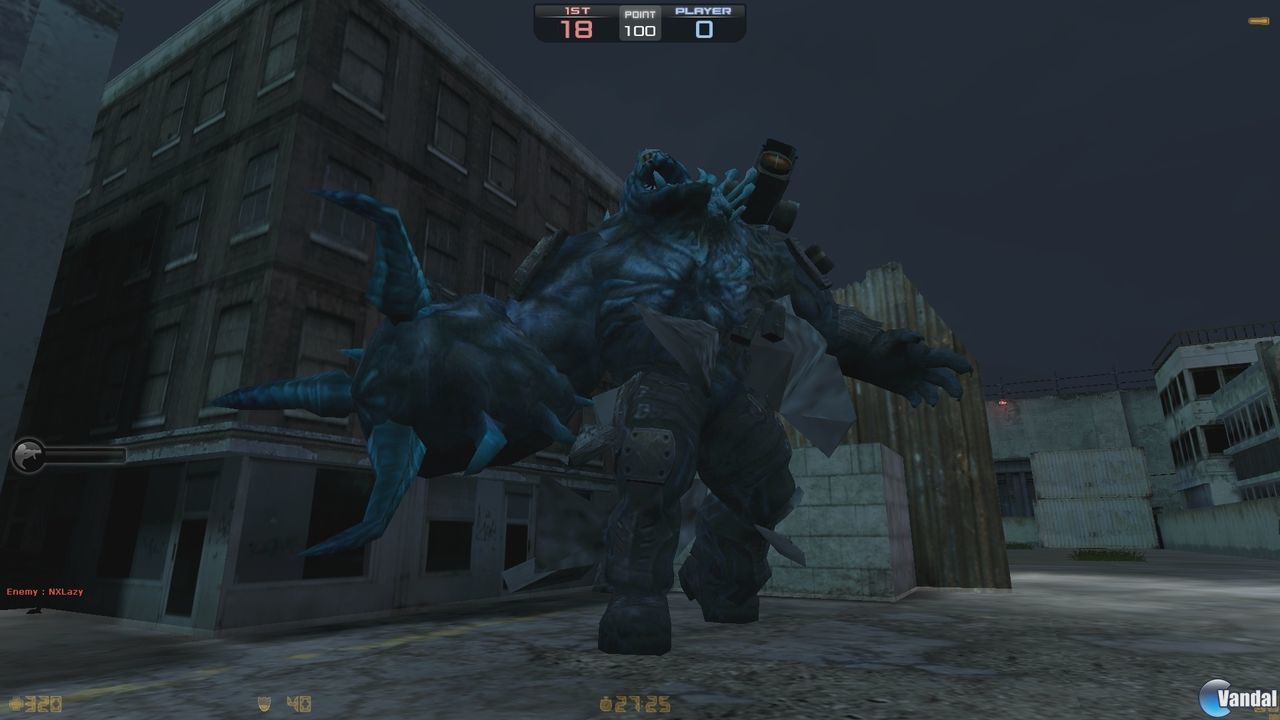Select the POINT tab in the scoreboard
Screen dimensions: 1280x720
pyautogui.click(x=639, y=12)
